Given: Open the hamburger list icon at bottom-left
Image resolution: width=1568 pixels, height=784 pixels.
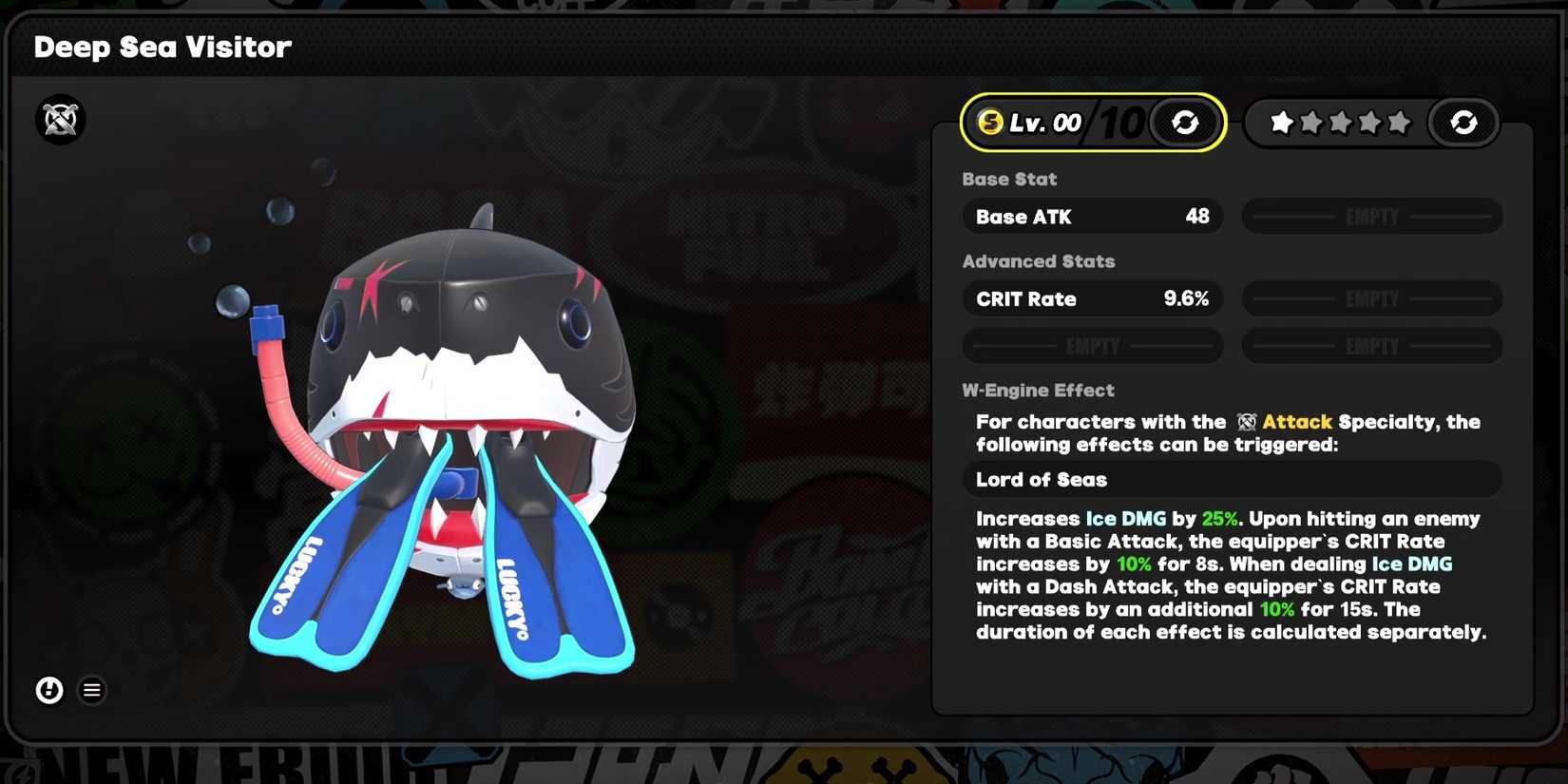Looking at the screenshot, I should [x=91, y=690].
